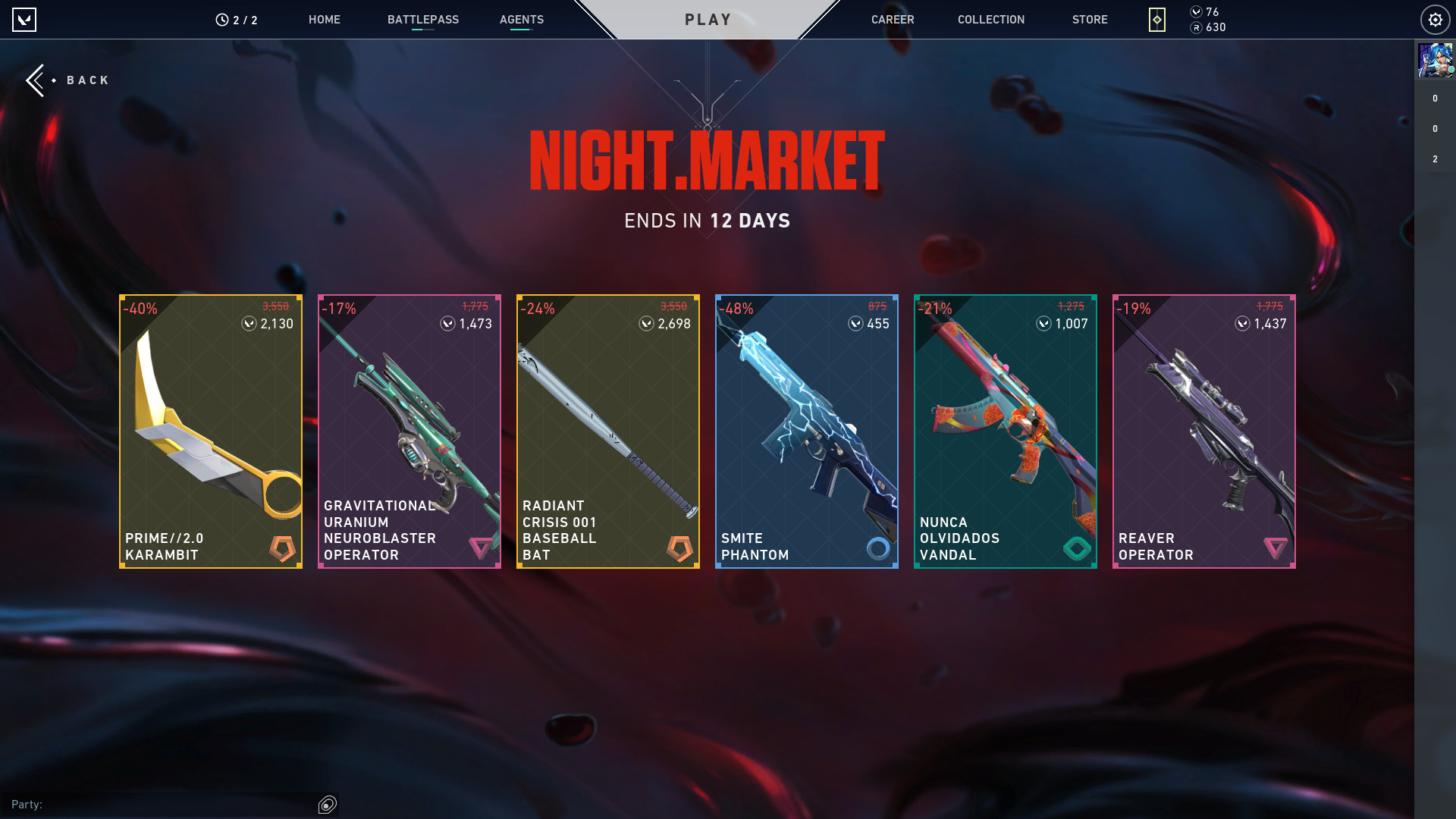
Task: Select the Prime//2.0 Karambit offer
Action: (x=211, y=431)
